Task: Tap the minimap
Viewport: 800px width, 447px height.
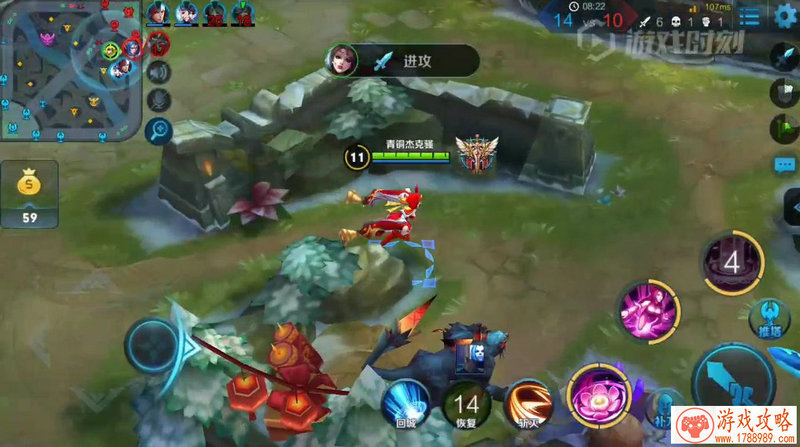Action: click(x=68, y=71)
